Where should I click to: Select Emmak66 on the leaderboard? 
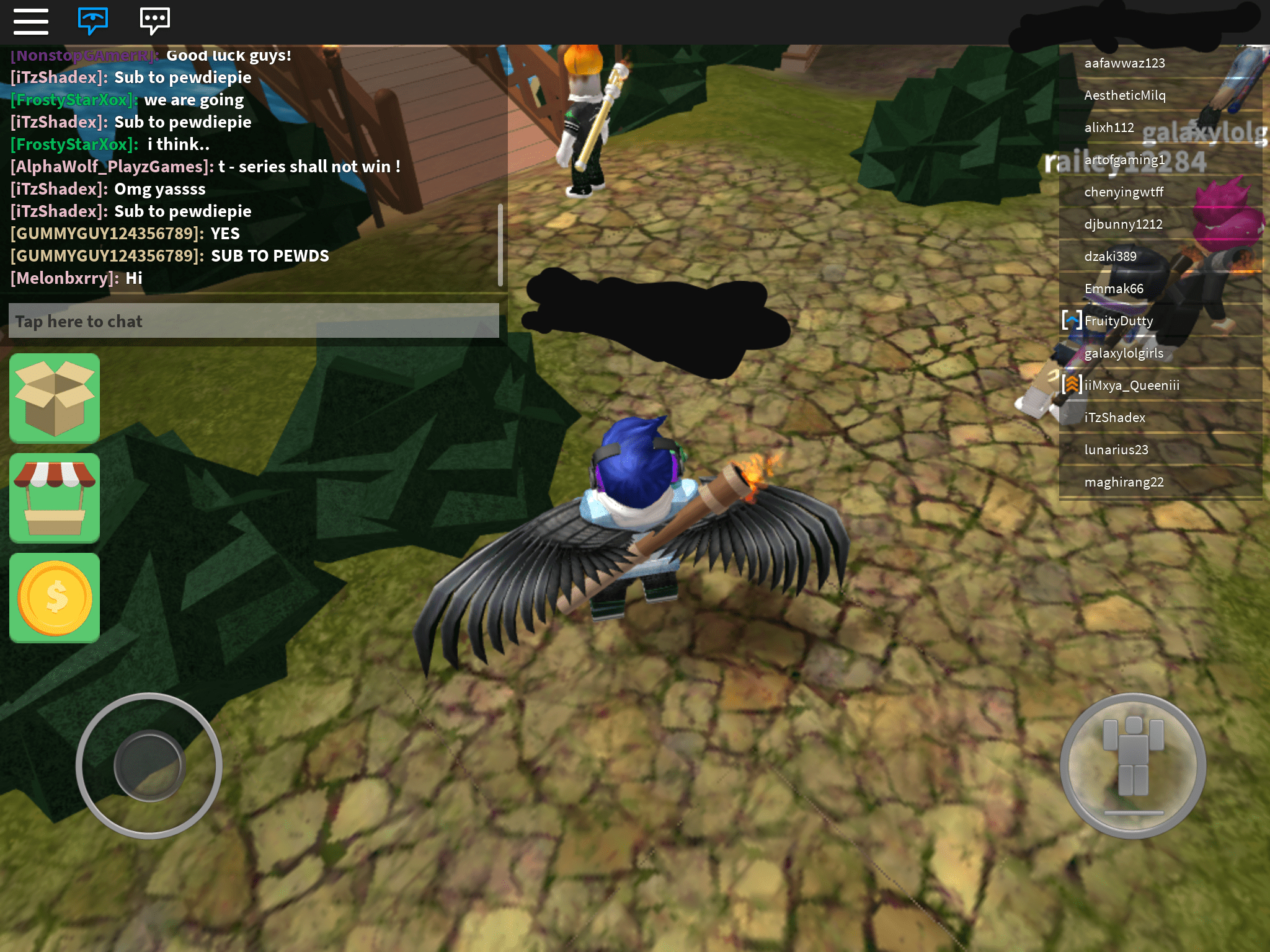tap(1114, 288)
